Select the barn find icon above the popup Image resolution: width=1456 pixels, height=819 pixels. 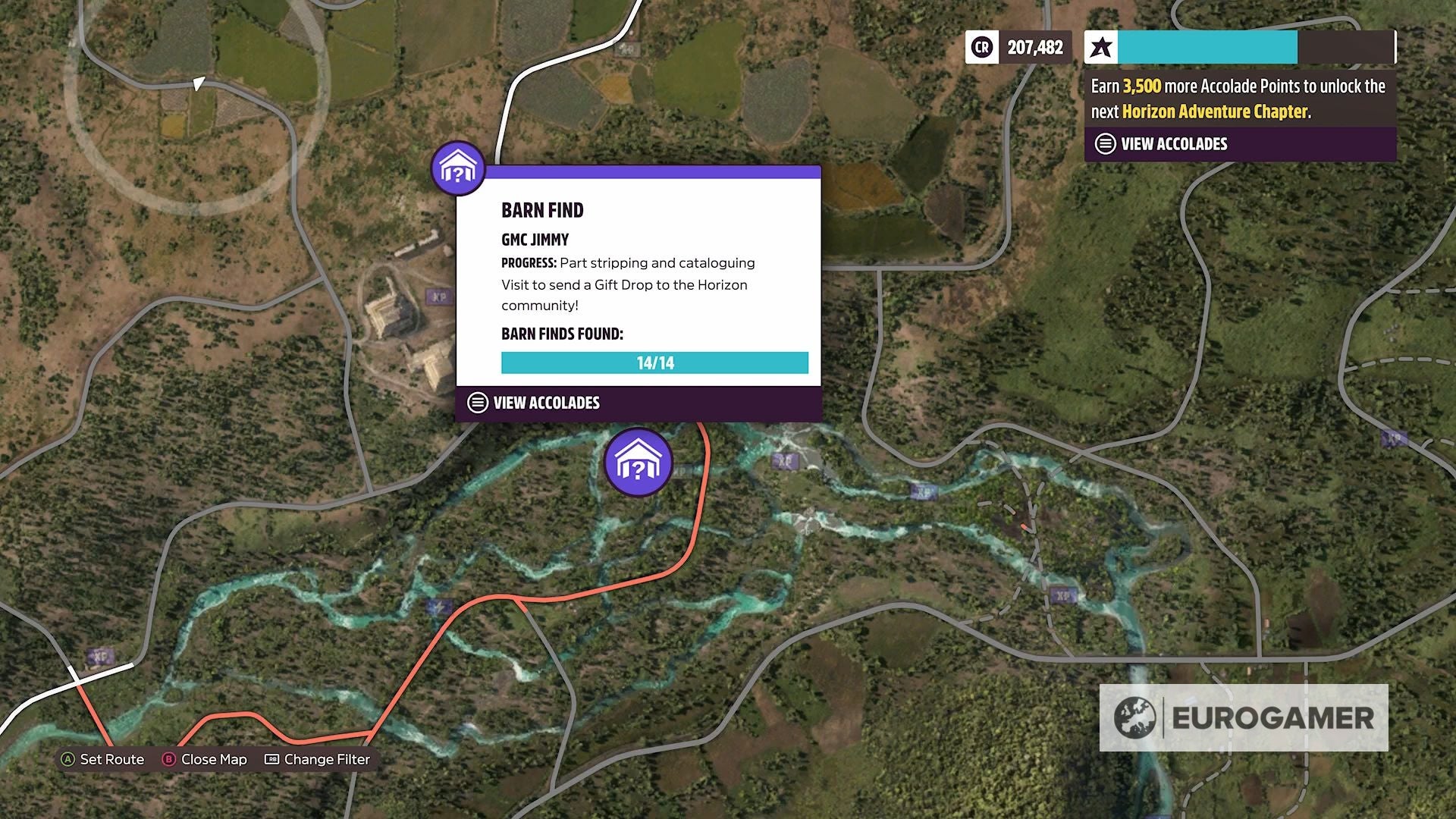click(457, 167)
